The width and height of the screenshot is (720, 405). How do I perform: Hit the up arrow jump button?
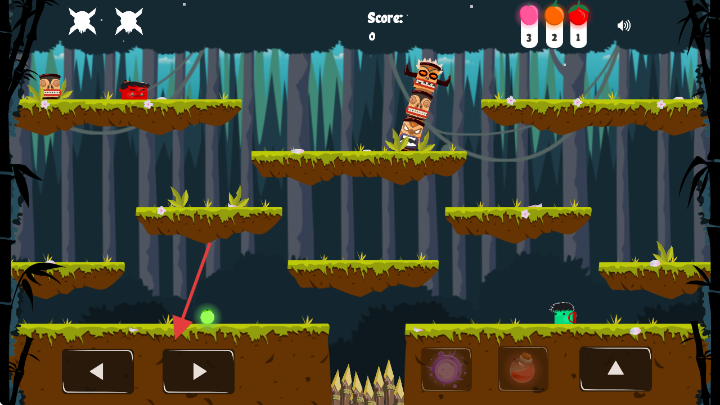[x=615, y=368]
